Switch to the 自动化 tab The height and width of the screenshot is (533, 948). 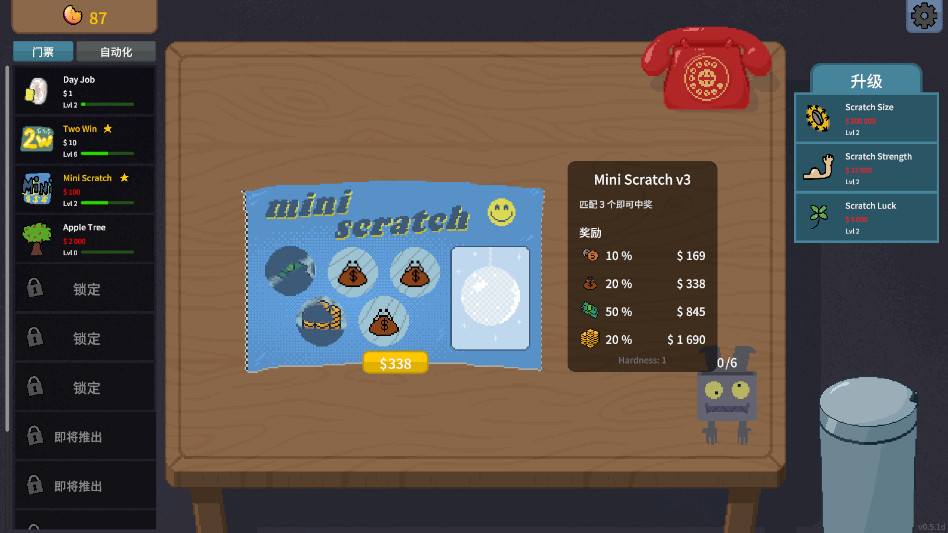pos(116,52)
